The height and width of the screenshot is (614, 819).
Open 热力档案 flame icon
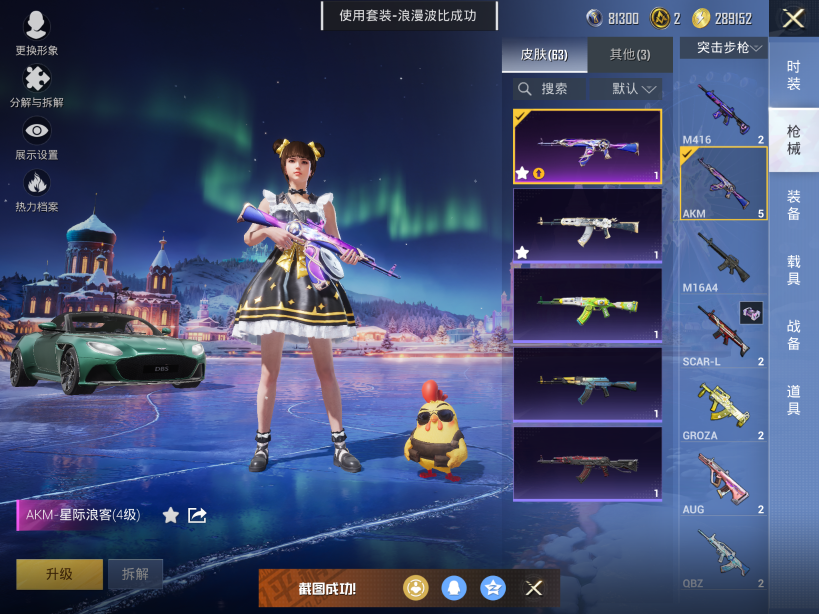(37, 190)
